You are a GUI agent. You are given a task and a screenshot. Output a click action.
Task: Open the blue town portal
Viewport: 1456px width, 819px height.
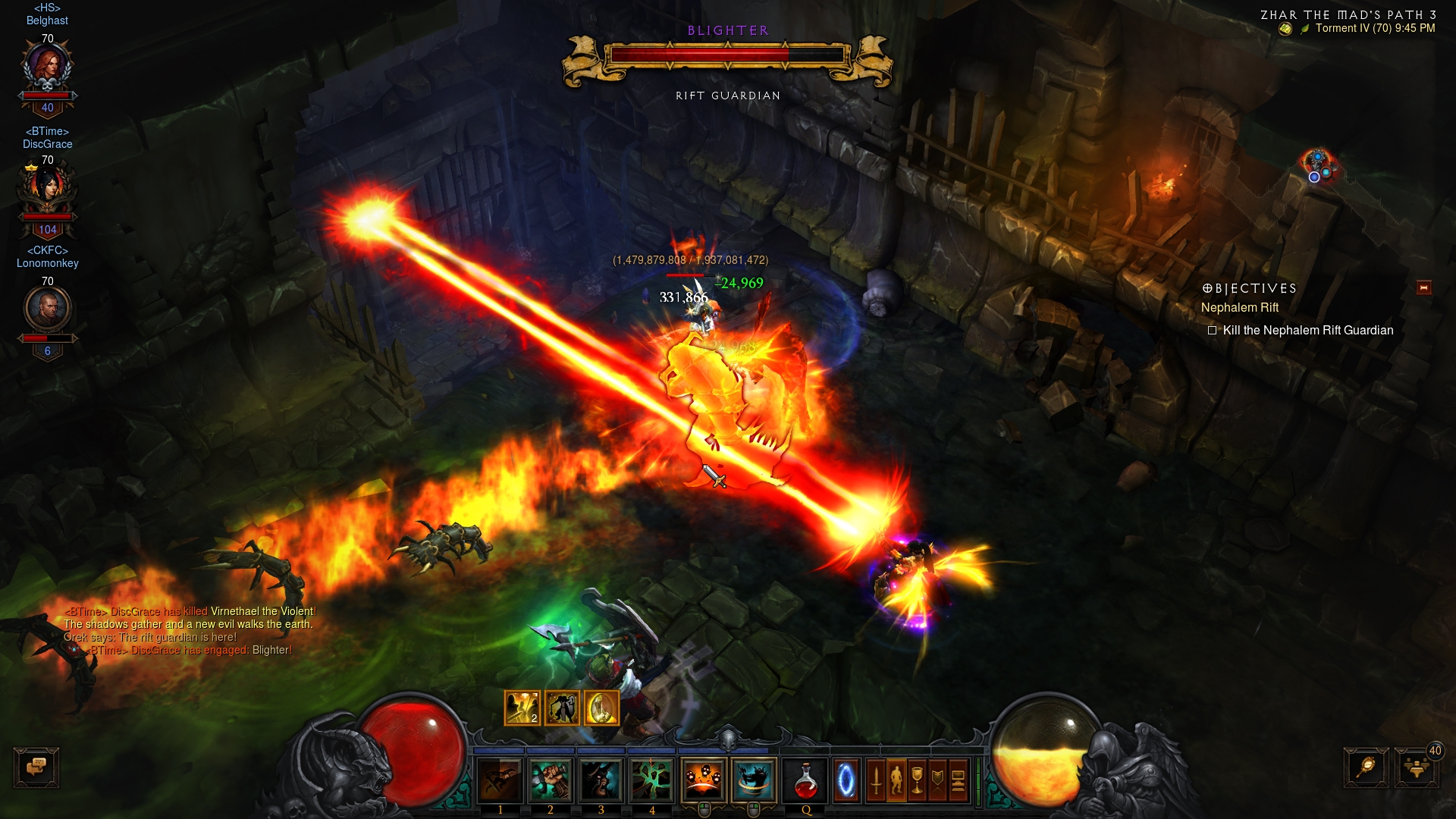tap(846, 780)
